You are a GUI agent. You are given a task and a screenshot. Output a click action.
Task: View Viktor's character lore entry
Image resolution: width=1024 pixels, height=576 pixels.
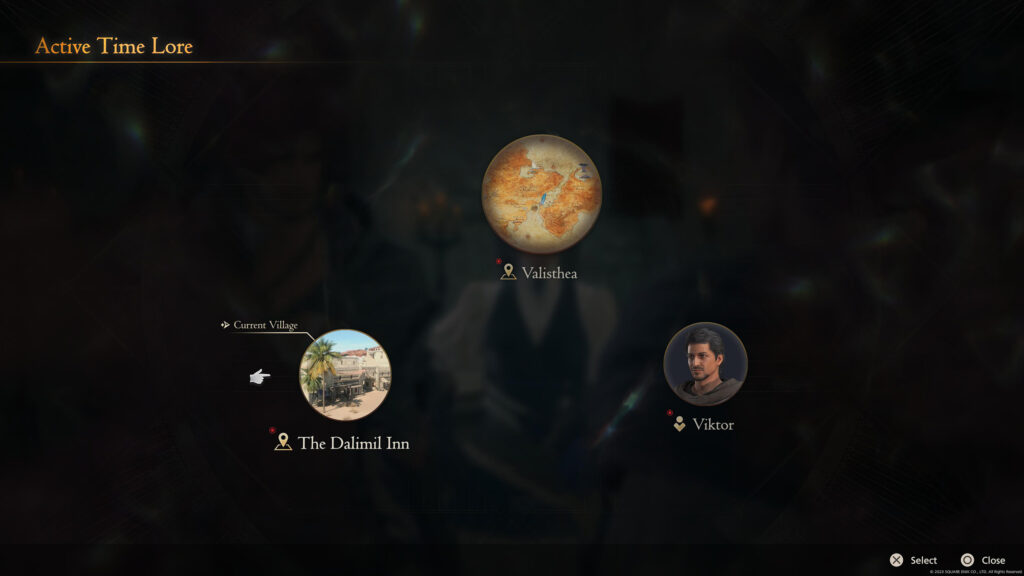[705, 364]
